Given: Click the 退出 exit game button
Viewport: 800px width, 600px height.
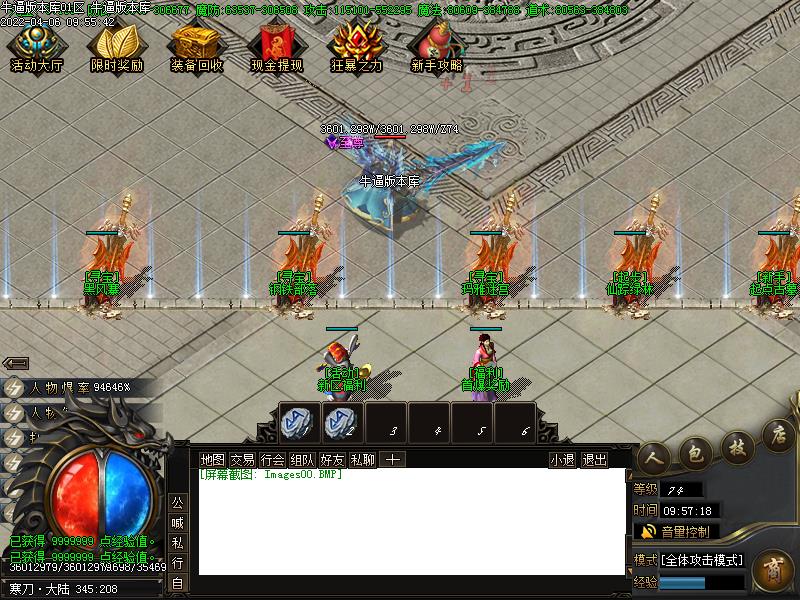Looking at the screenshot, I should point(594,460).
